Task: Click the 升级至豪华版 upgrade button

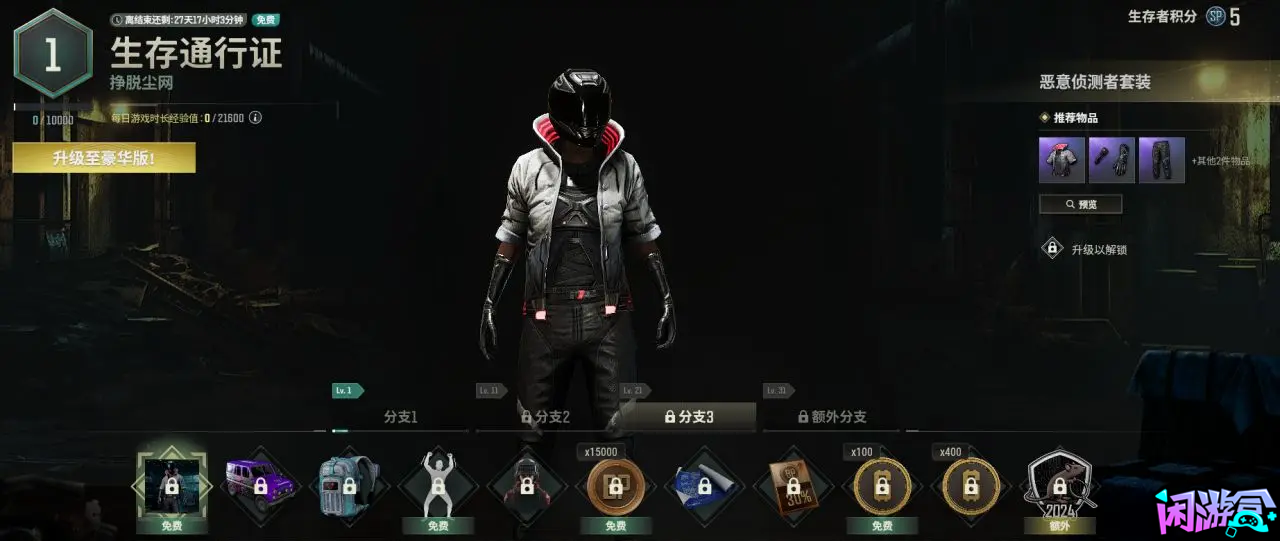Action: tap(104, 158)
